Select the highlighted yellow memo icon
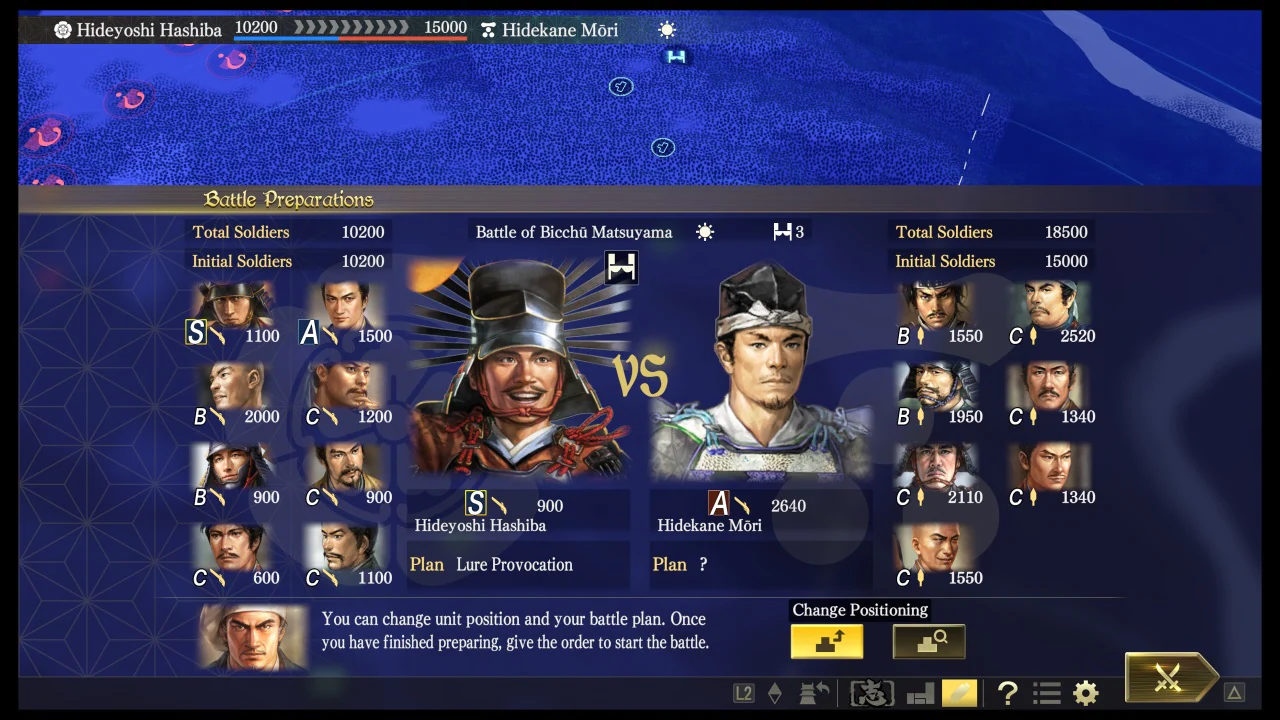This screenshot has width=1280, height=720. pyautogui.click(x=959, y=693)
